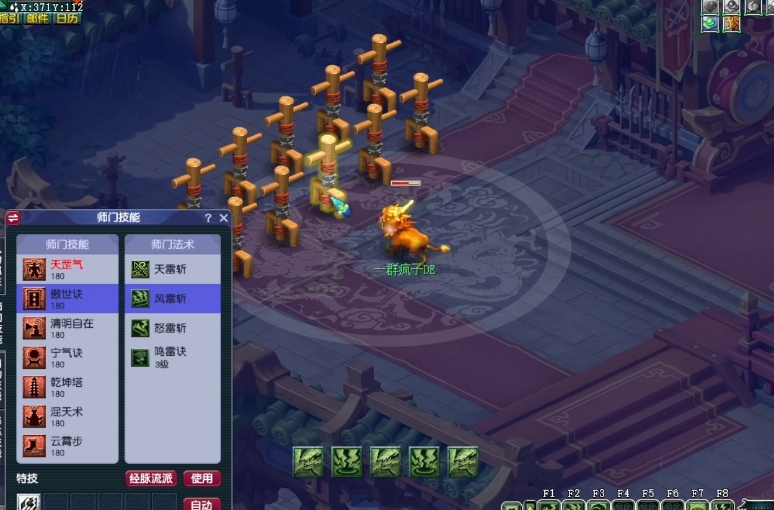Select the 傲世诀 skill row
774x510 pixels.
[x=68, y=298]
